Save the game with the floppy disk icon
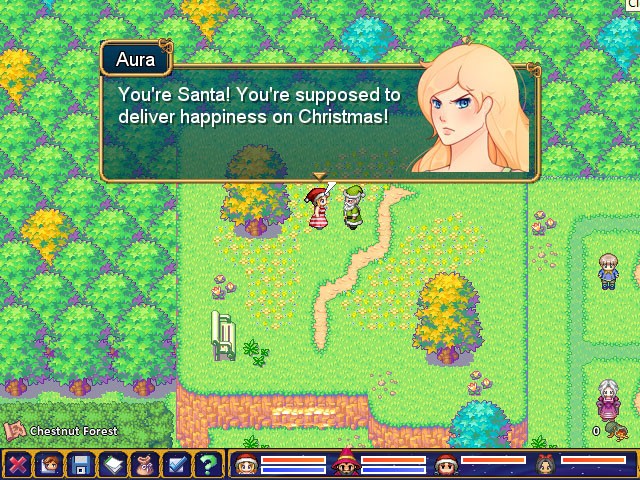This screenshot has height=480, width=640. (x=80, y=464)
